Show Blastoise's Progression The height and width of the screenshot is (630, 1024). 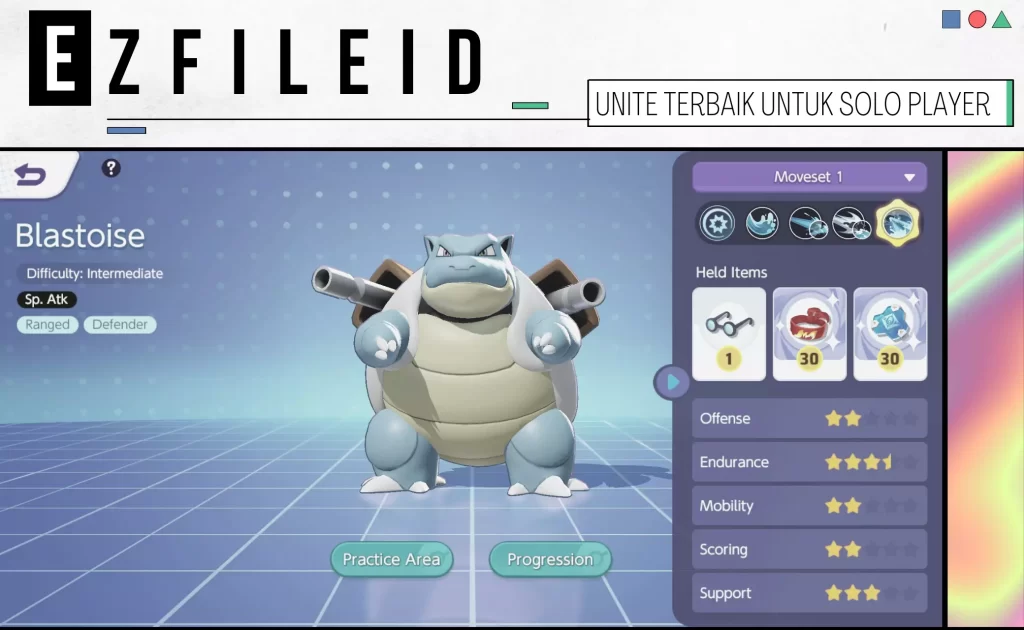point(549,559)
